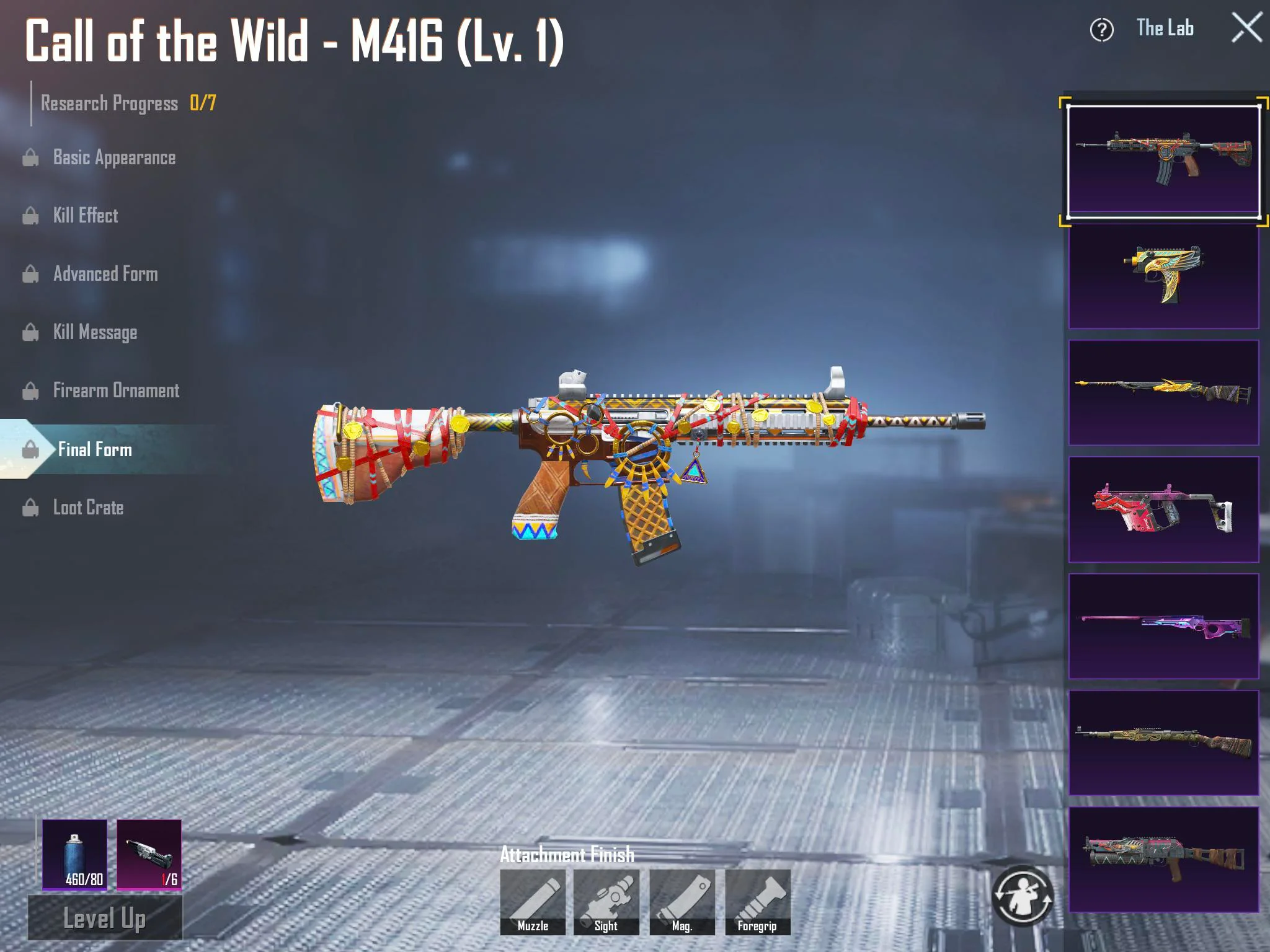Switch to Advanced Form stage
The image size is (1270, 952).
(105, 274)
